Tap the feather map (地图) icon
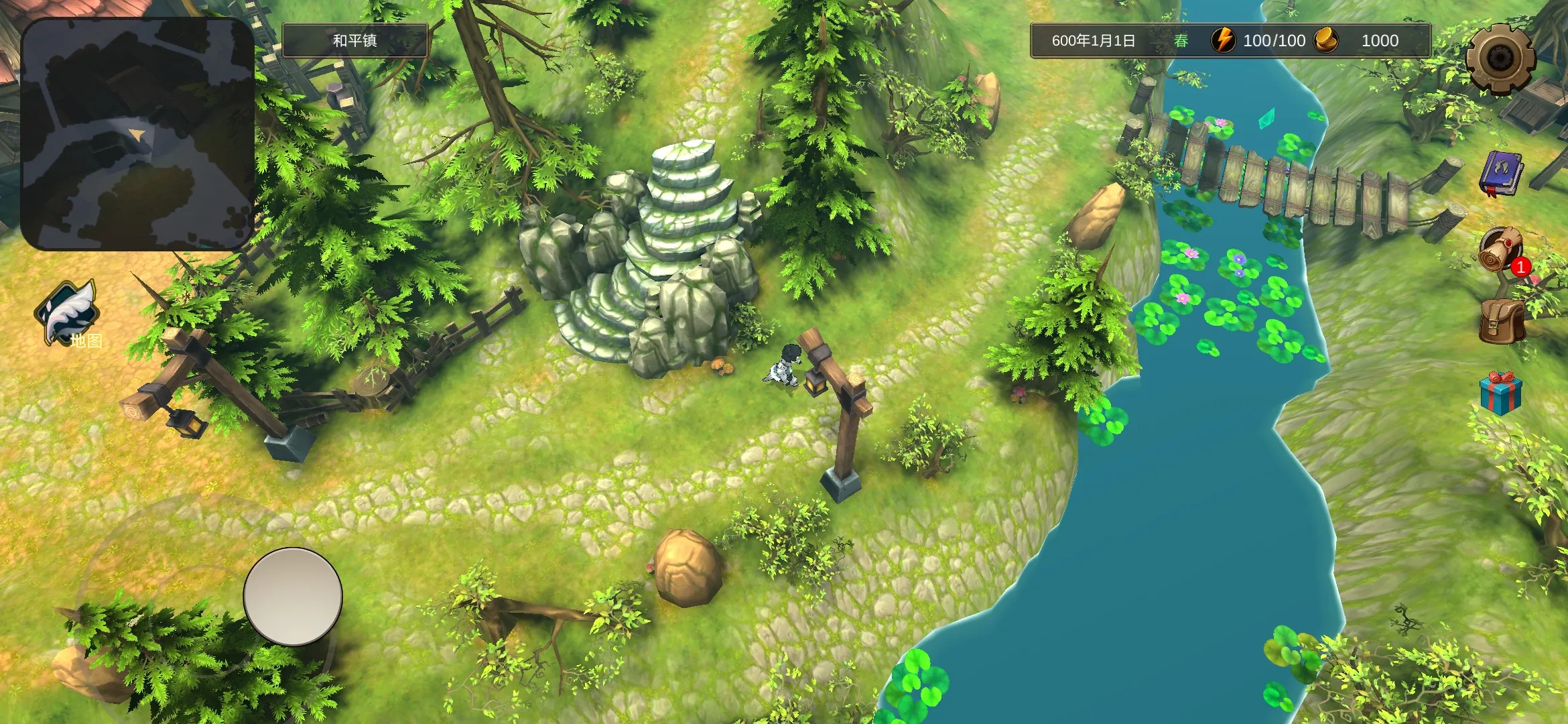1568x724 pixels. click(68, 314)
